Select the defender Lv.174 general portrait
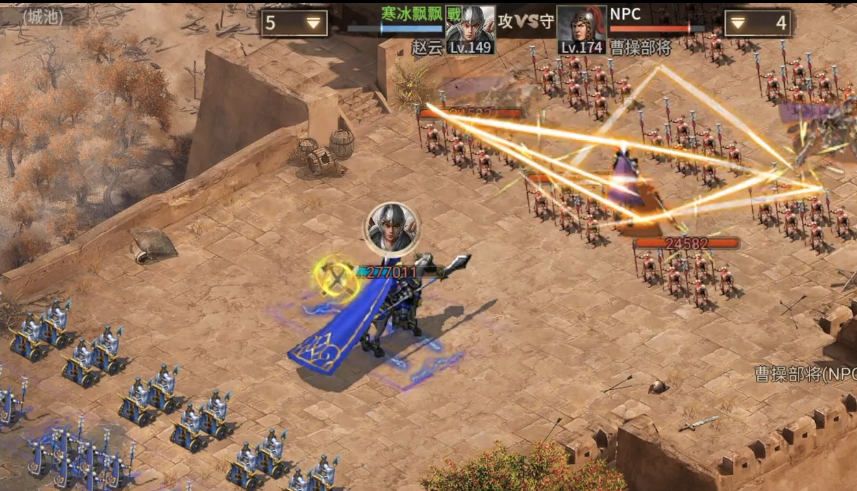 pyautogui.click(x=582, y=24)
